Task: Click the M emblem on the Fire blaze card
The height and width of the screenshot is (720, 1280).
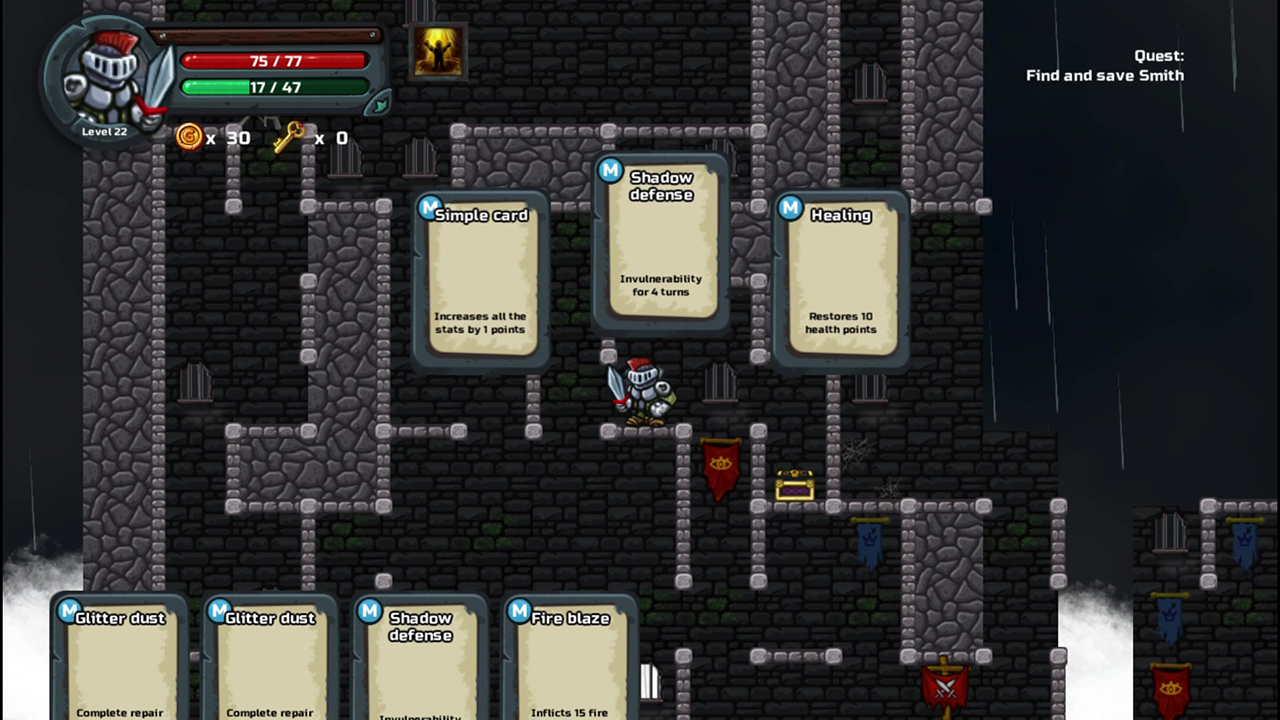Action: (519, 611)
